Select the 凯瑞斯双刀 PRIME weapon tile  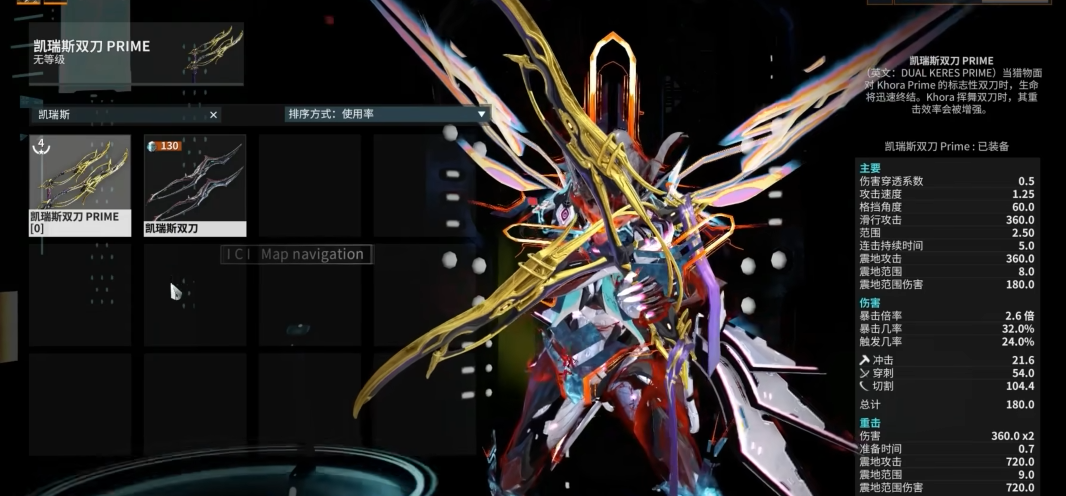tap(80, 184)
